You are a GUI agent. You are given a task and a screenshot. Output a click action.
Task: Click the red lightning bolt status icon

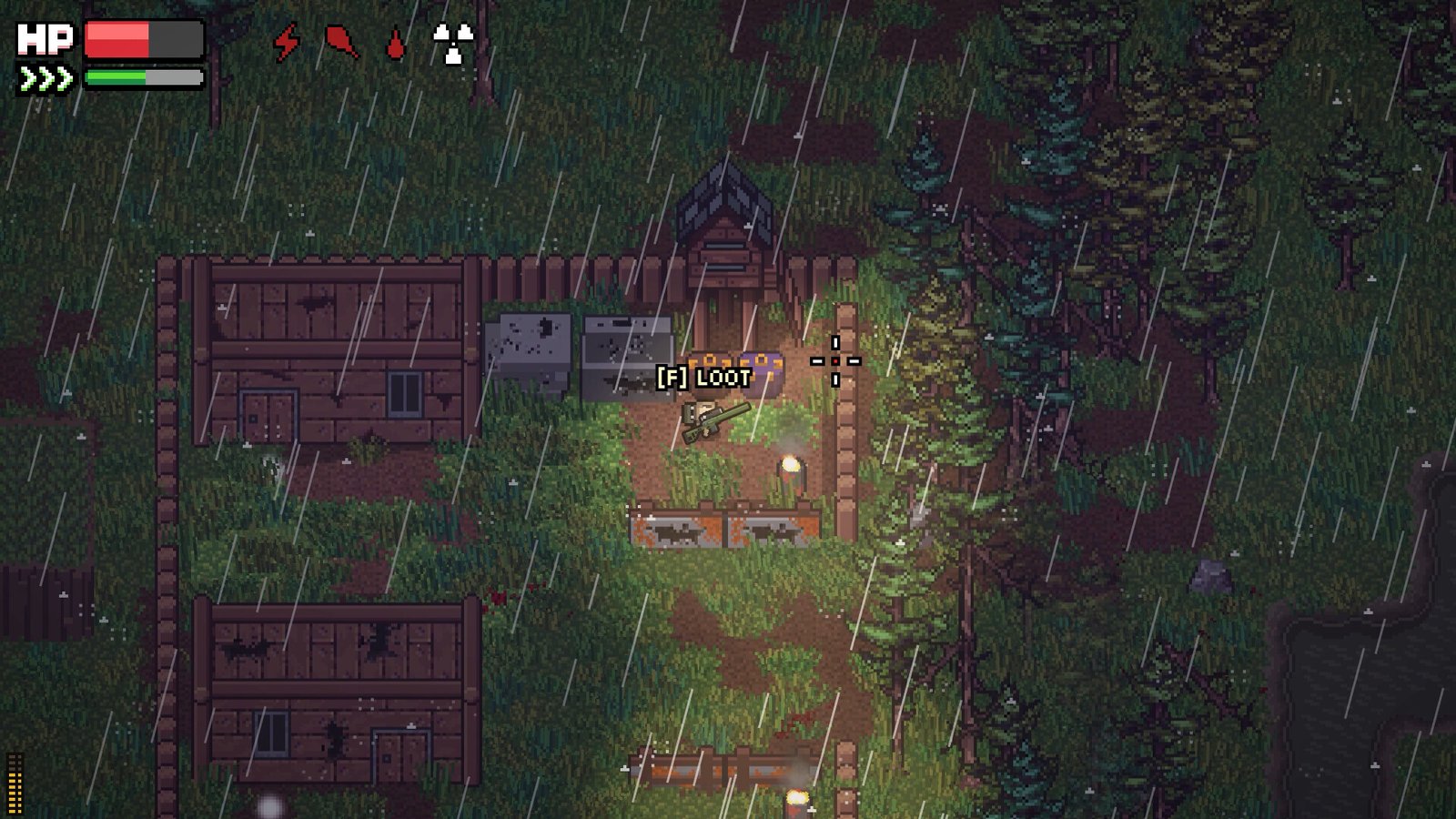click(287, 42)
